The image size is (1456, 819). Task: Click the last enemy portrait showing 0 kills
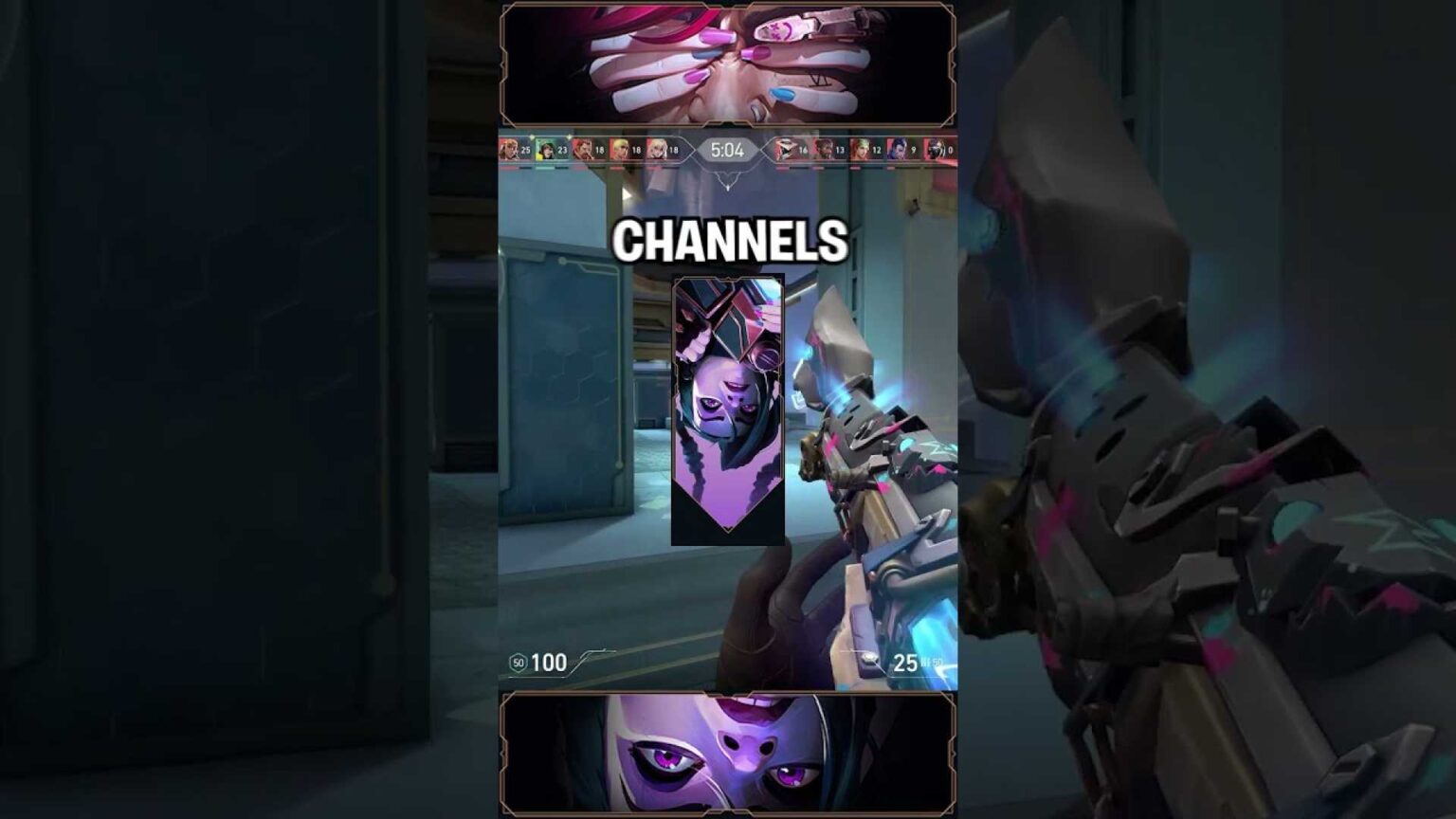[x=934, y=152]
